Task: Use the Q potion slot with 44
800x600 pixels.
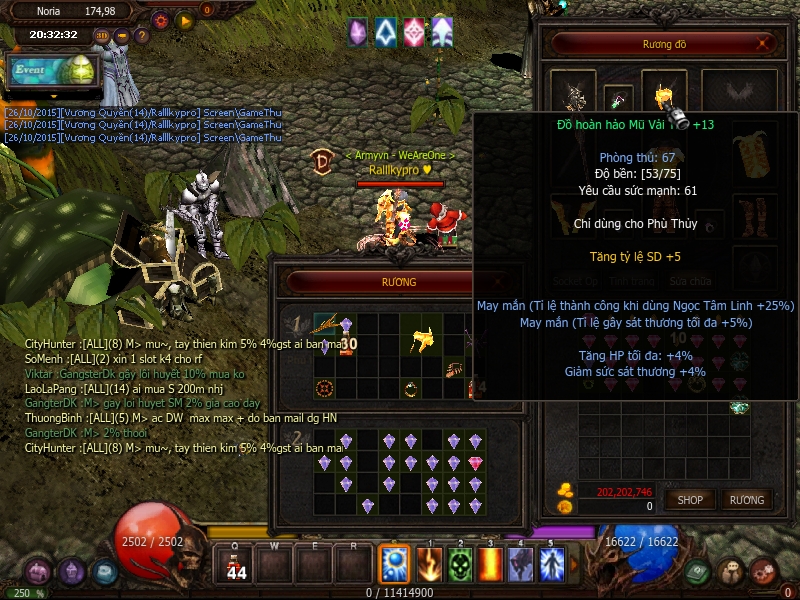Action: [x=237, y=565]
